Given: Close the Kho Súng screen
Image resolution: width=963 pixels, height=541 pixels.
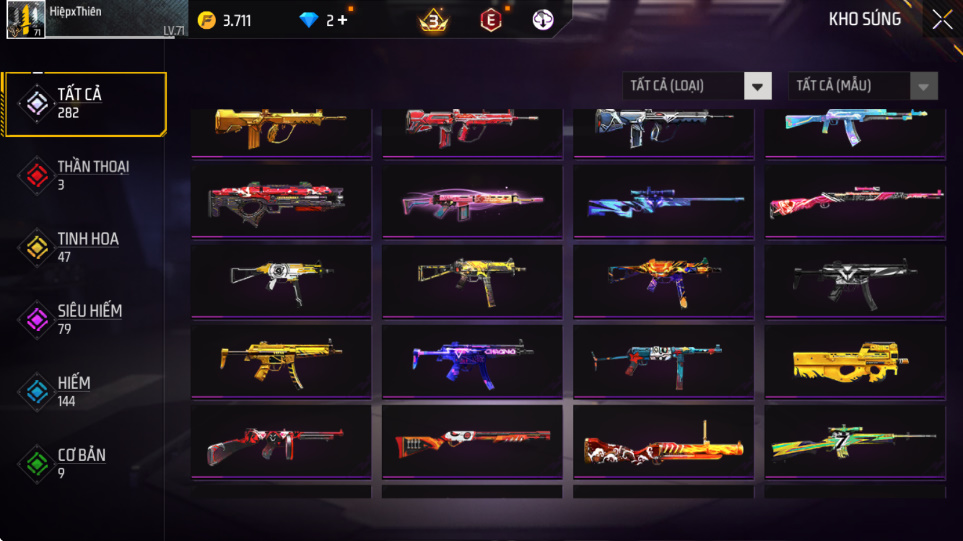Looking at the screenshot, I should (x=941, y=20).
